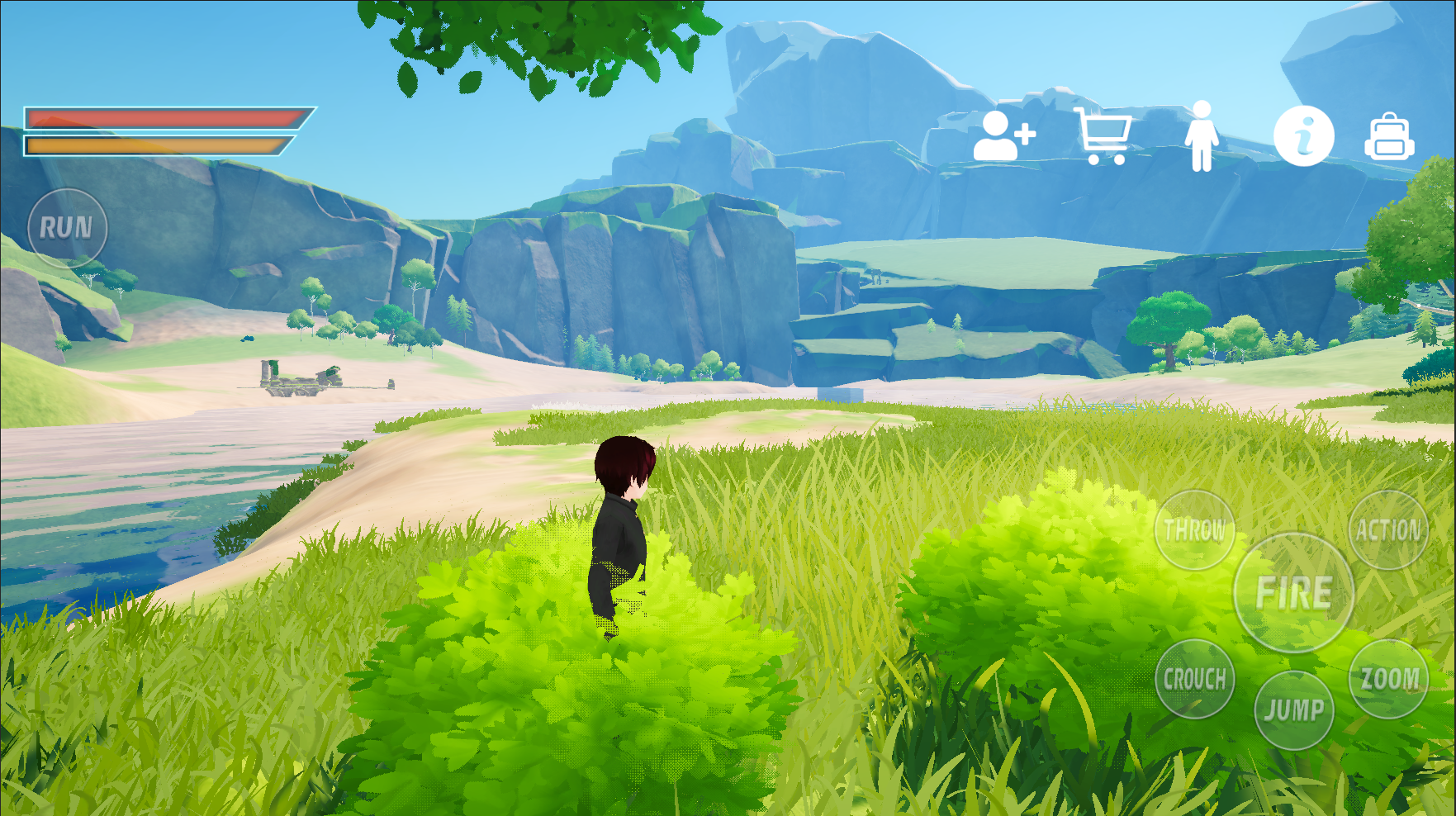Hit the FIRE button
1456x816 pixels.
(1293, 593)
